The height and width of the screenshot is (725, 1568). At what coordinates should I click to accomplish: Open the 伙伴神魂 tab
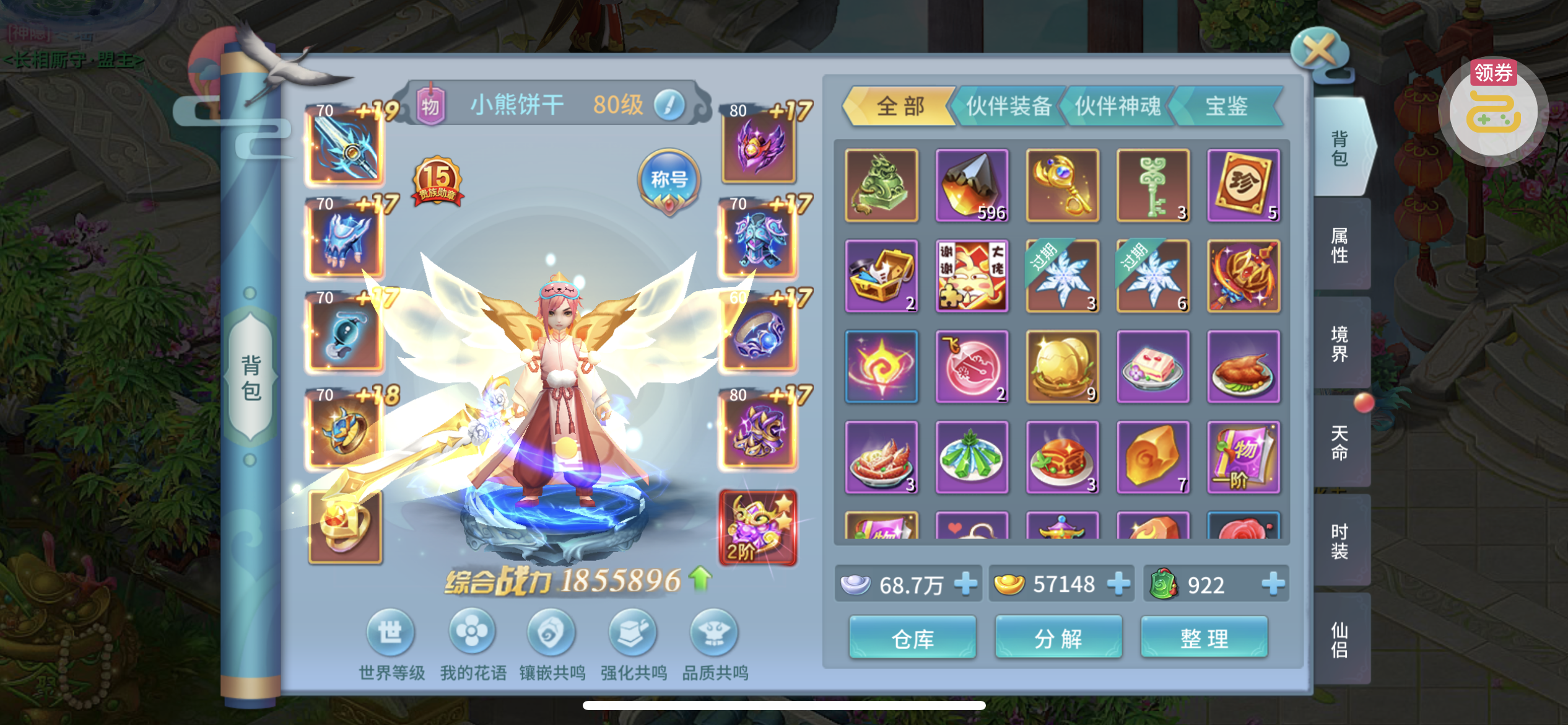(1117, 106)
